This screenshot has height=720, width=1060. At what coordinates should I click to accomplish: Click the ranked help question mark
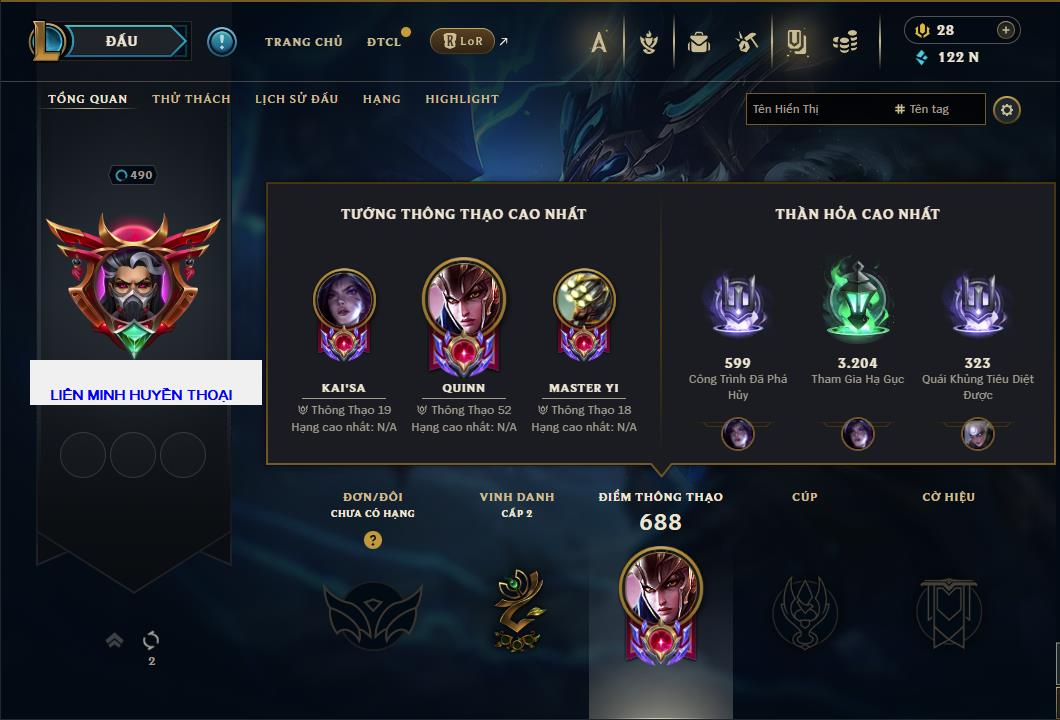[373, 540]
